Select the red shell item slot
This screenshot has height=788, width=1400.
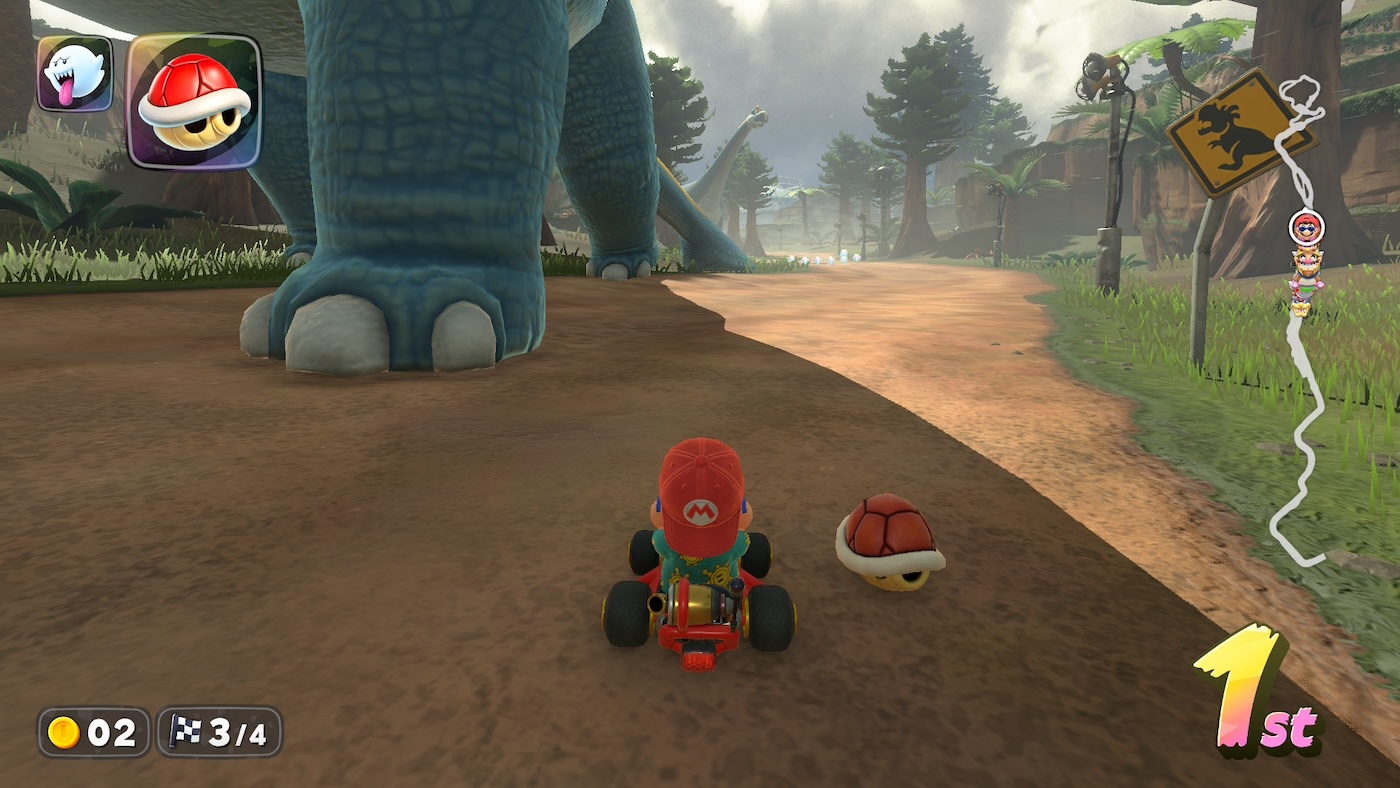point(194,101)
